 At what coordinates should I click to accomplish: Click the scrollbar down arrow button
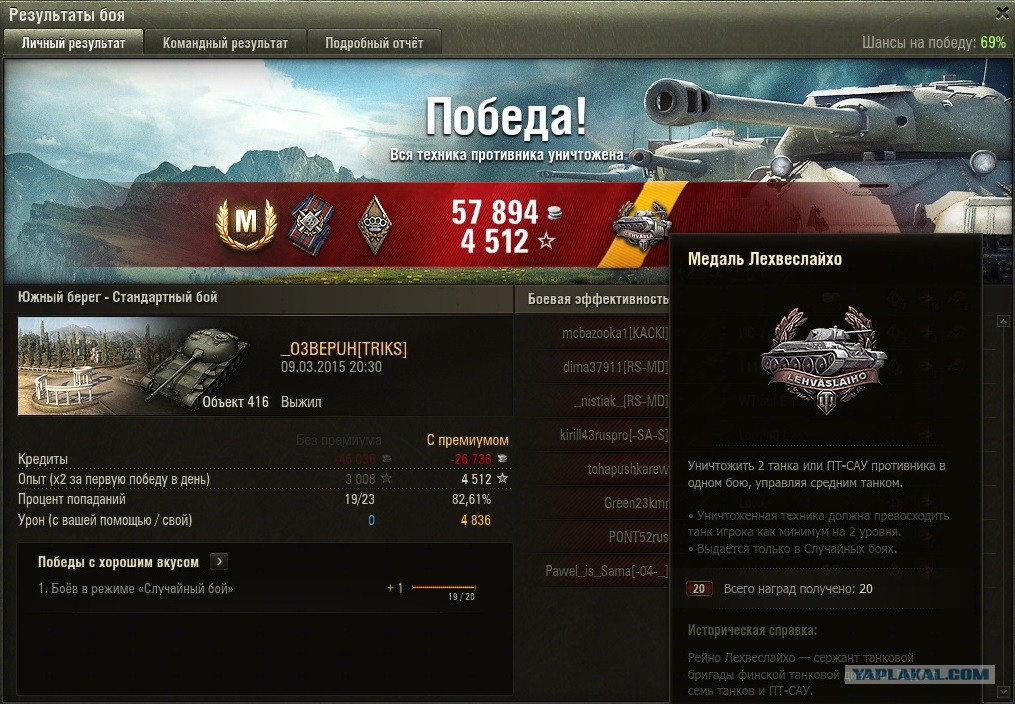coord(1003,692)
